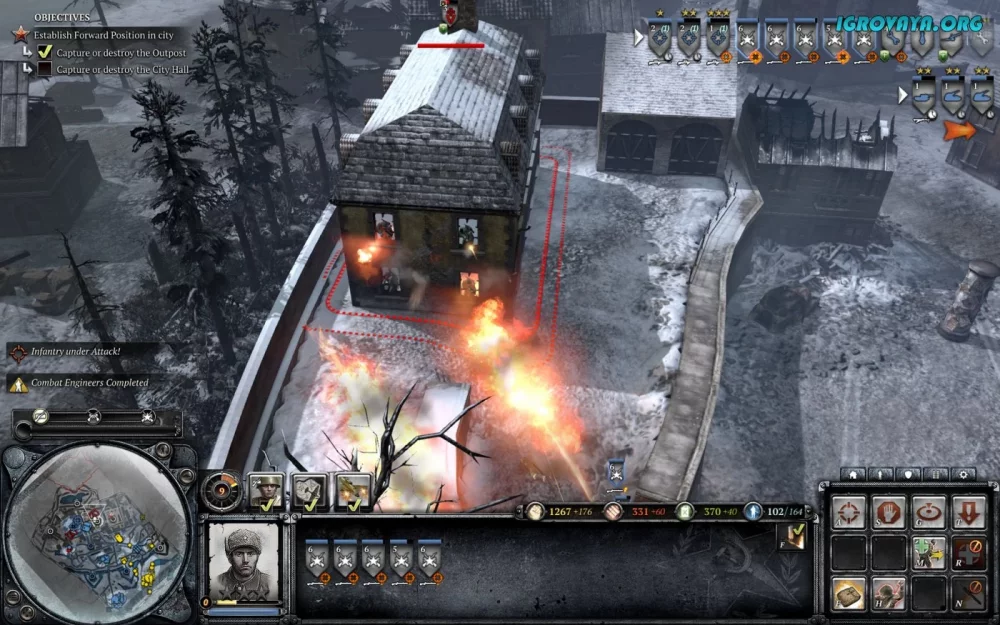
Task: Activate the shouting soldier Oorah ability
Action: 888,593
